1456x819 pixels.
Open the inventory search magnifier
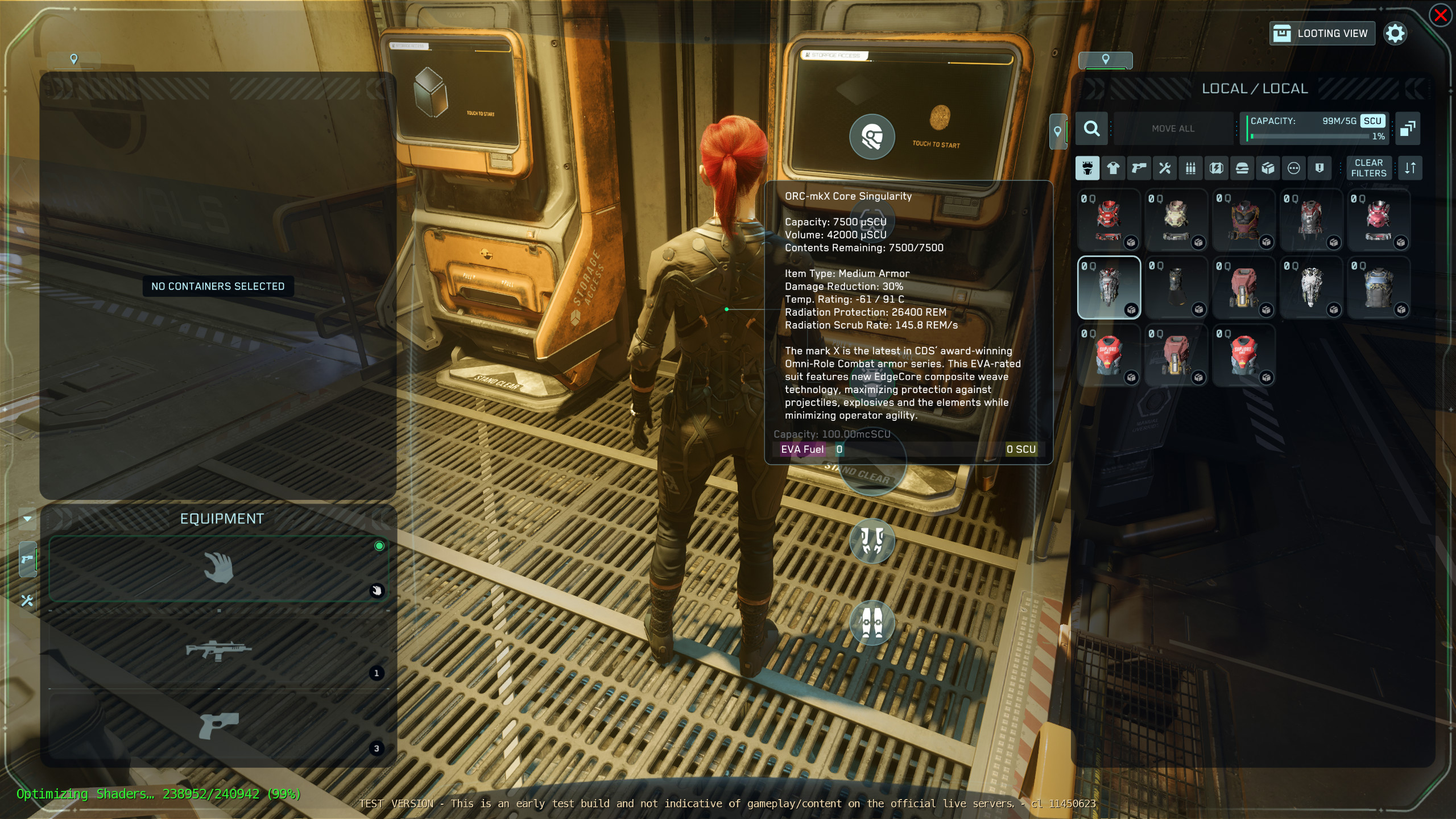1091,129
